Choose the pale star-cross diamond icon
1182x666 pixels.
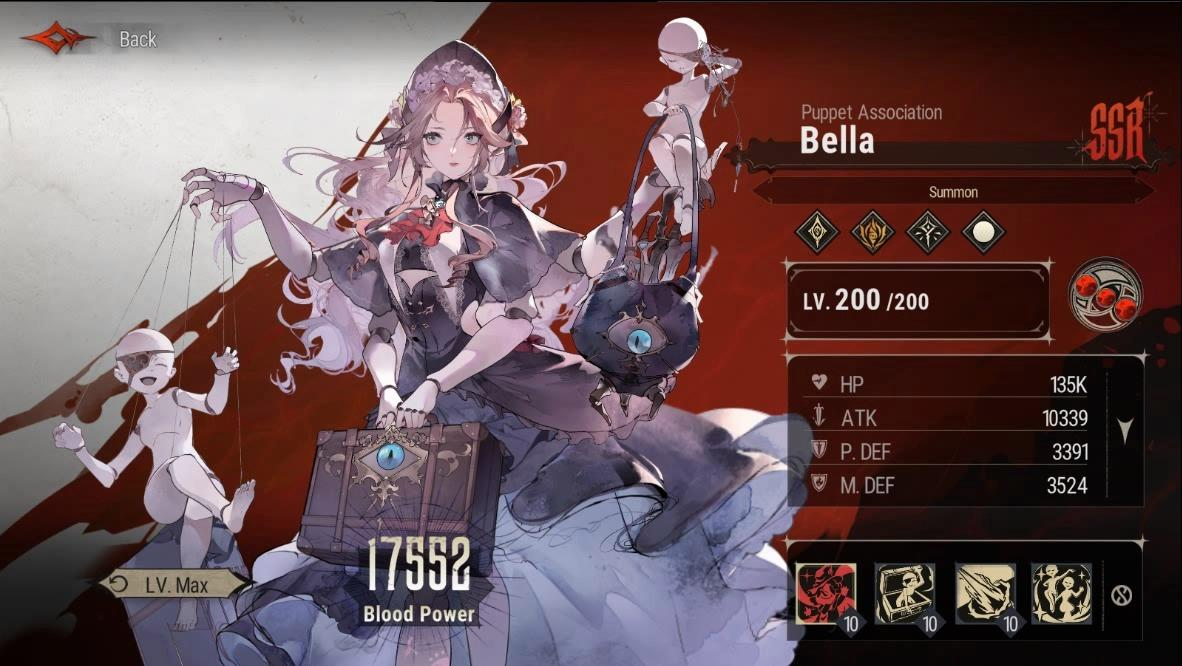(x=927, y=233)
